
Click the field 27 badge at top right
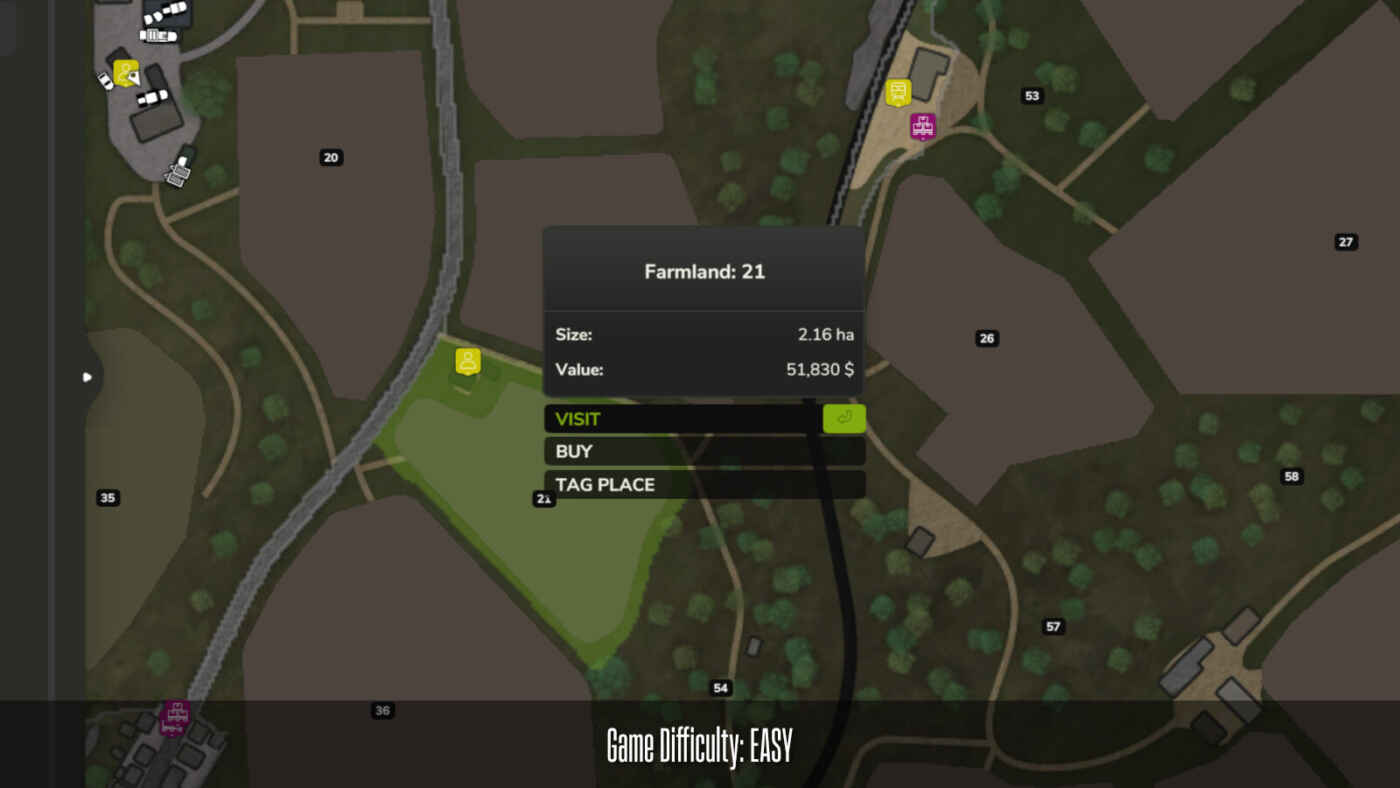pyautogui.click(x=1344, y=241)
